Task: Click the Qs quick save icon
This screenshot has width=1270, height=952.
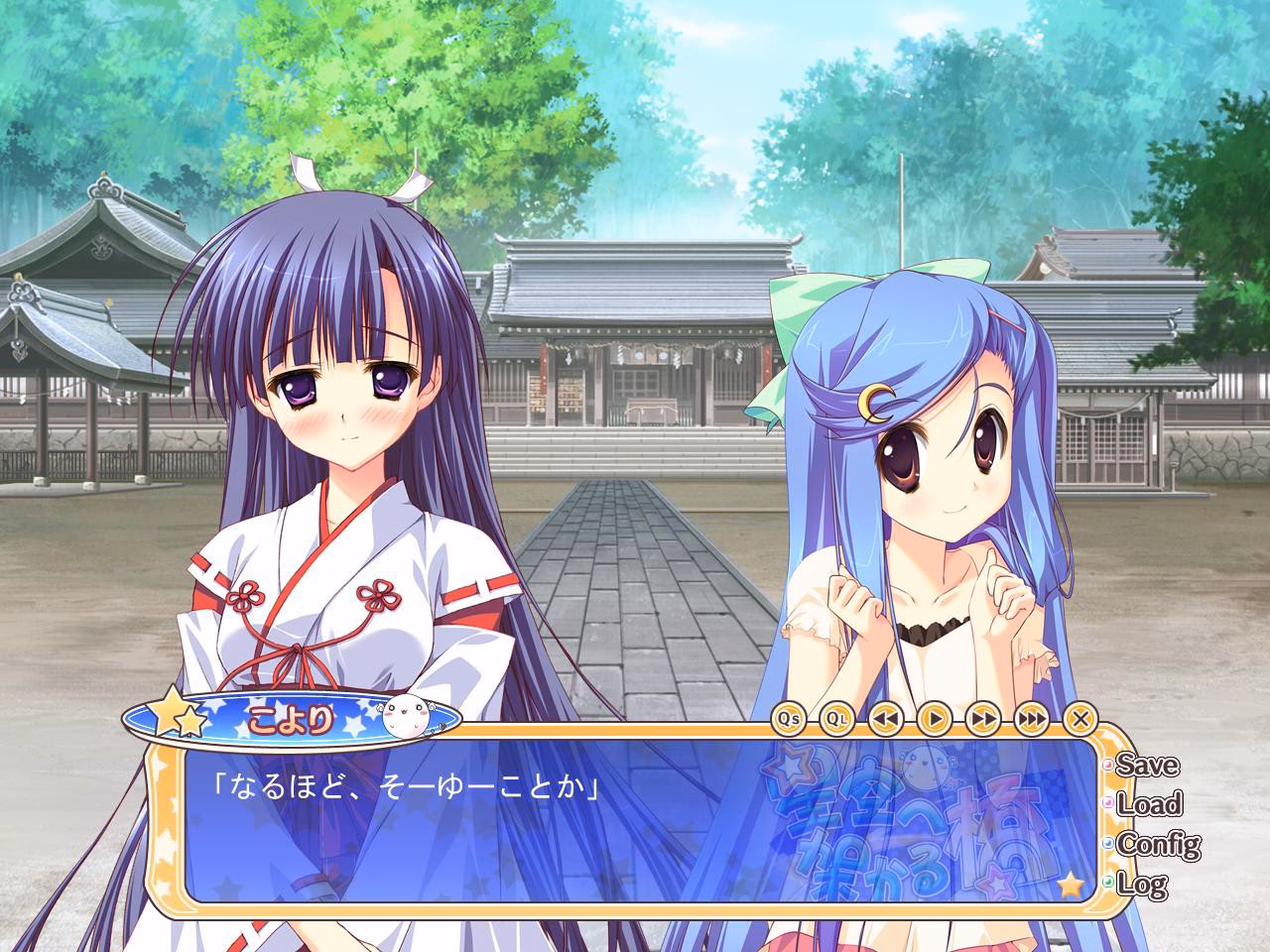Action: coord(789,717)
